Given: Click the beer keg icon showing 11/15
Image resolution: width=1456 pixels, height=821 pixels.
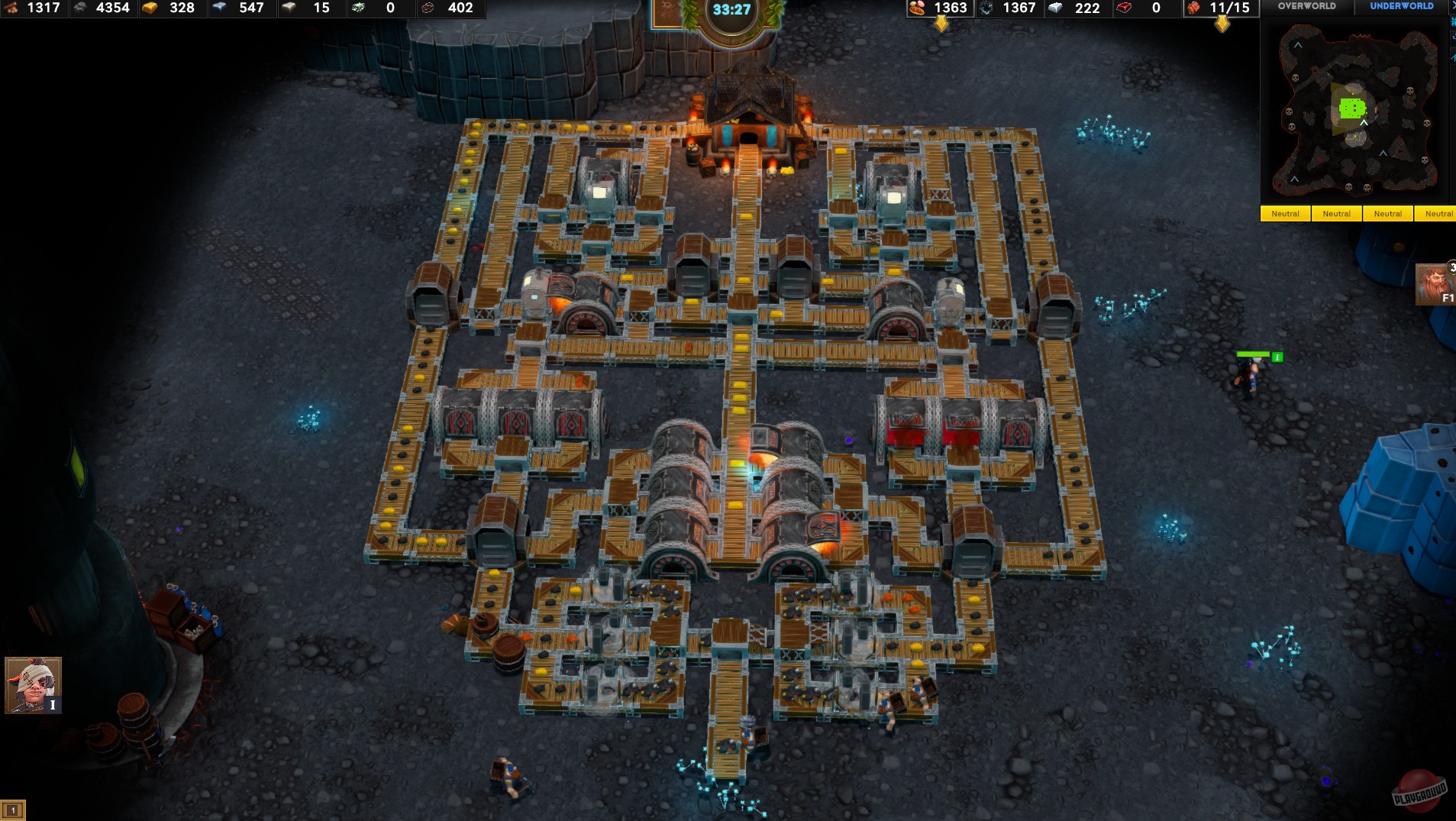Looking at the screenshot, I should tap(1191, 9).
